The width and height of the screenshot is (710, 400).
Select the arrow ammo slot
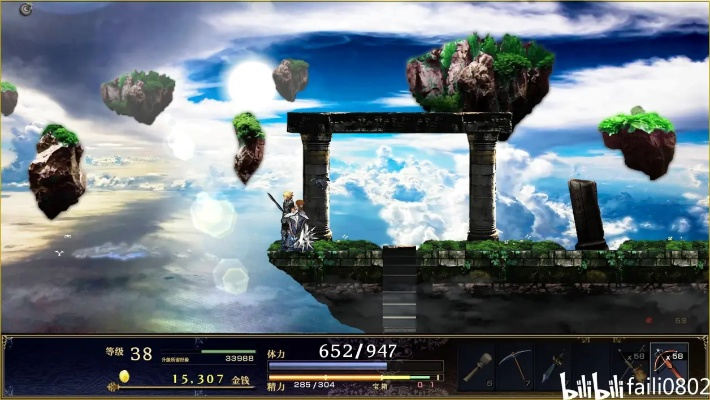(631, 366)
